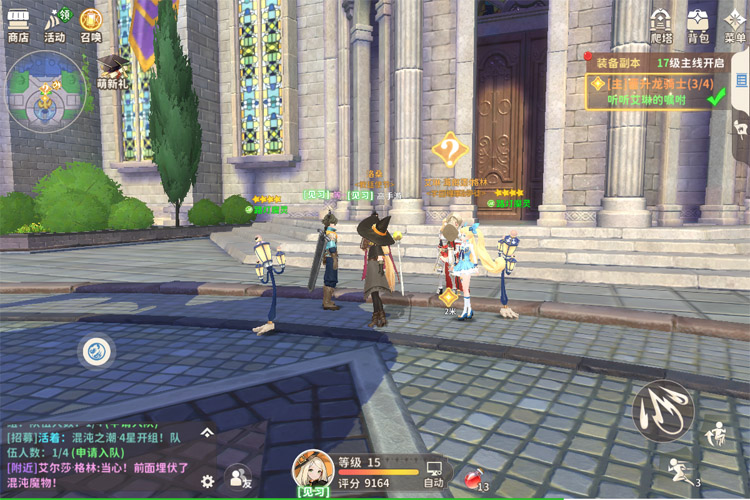This screenshot has height=500, width=750.
Task: Claim the 萌新礼 newbie gift
Action: point(111,72)
